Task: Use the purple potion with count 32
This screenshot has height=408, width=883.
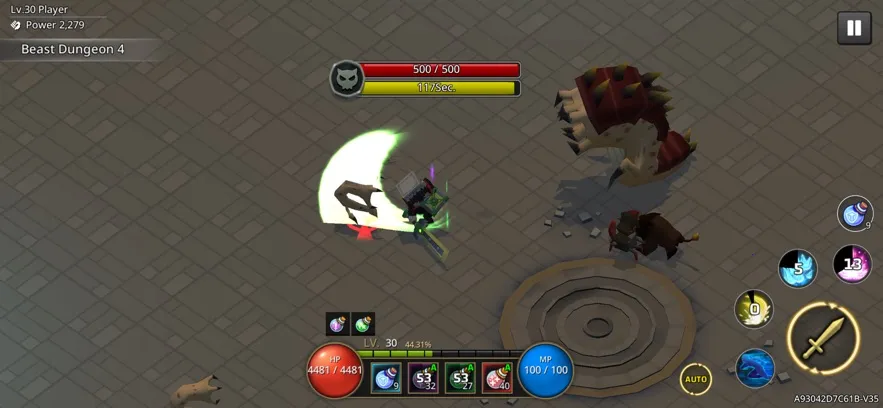Action: (423, 378)
